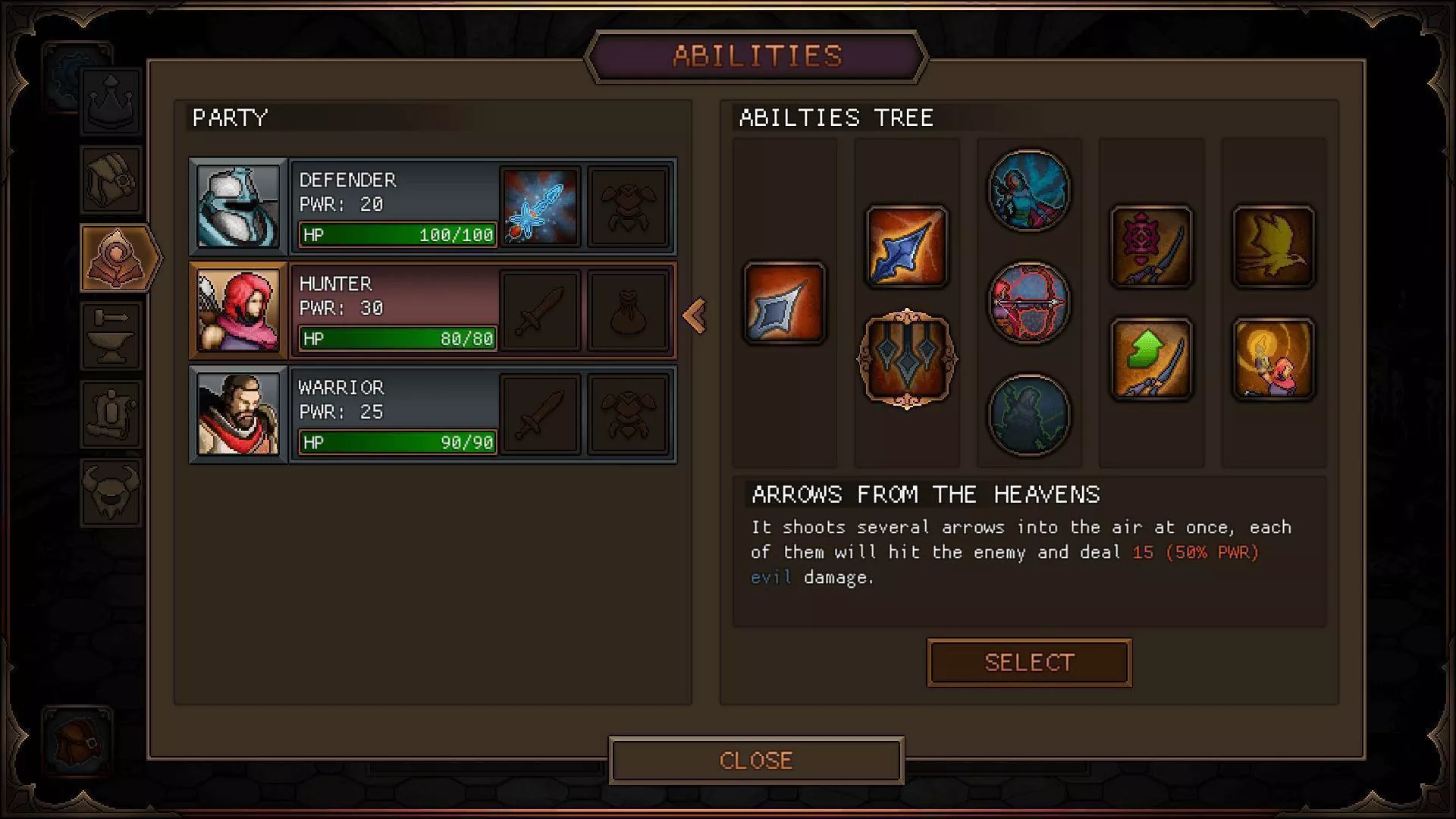This screenshot has width=1456, height=819.
Task: Select the golden bird ability
Action: tap(1273, 246)
